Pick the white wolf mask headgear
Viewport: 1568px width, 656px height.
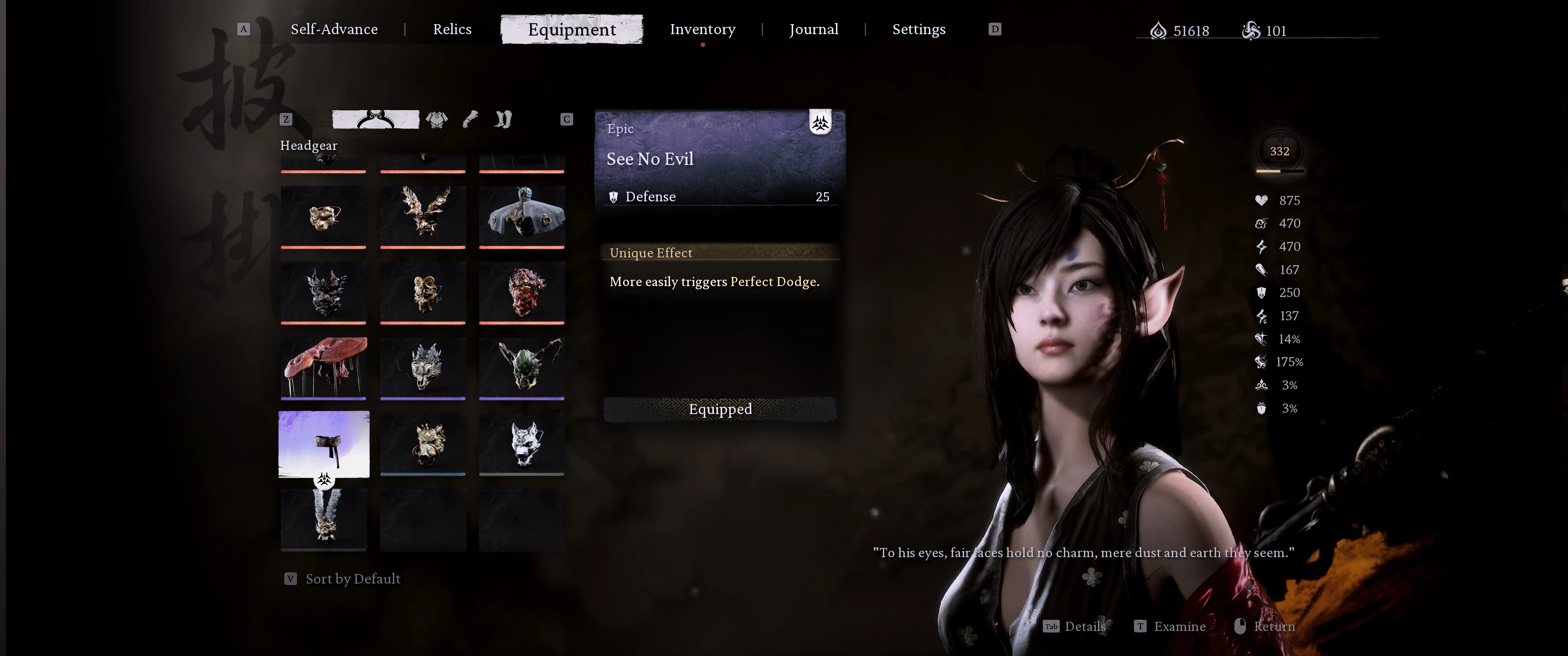point(521,444)
